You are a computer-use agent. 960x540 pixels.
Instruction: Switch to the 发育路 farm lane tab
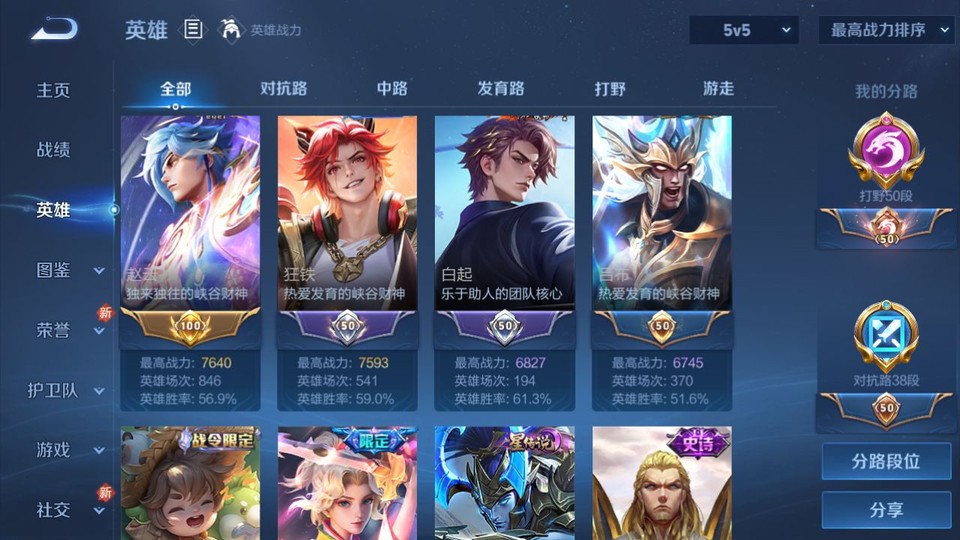[501, 88]
